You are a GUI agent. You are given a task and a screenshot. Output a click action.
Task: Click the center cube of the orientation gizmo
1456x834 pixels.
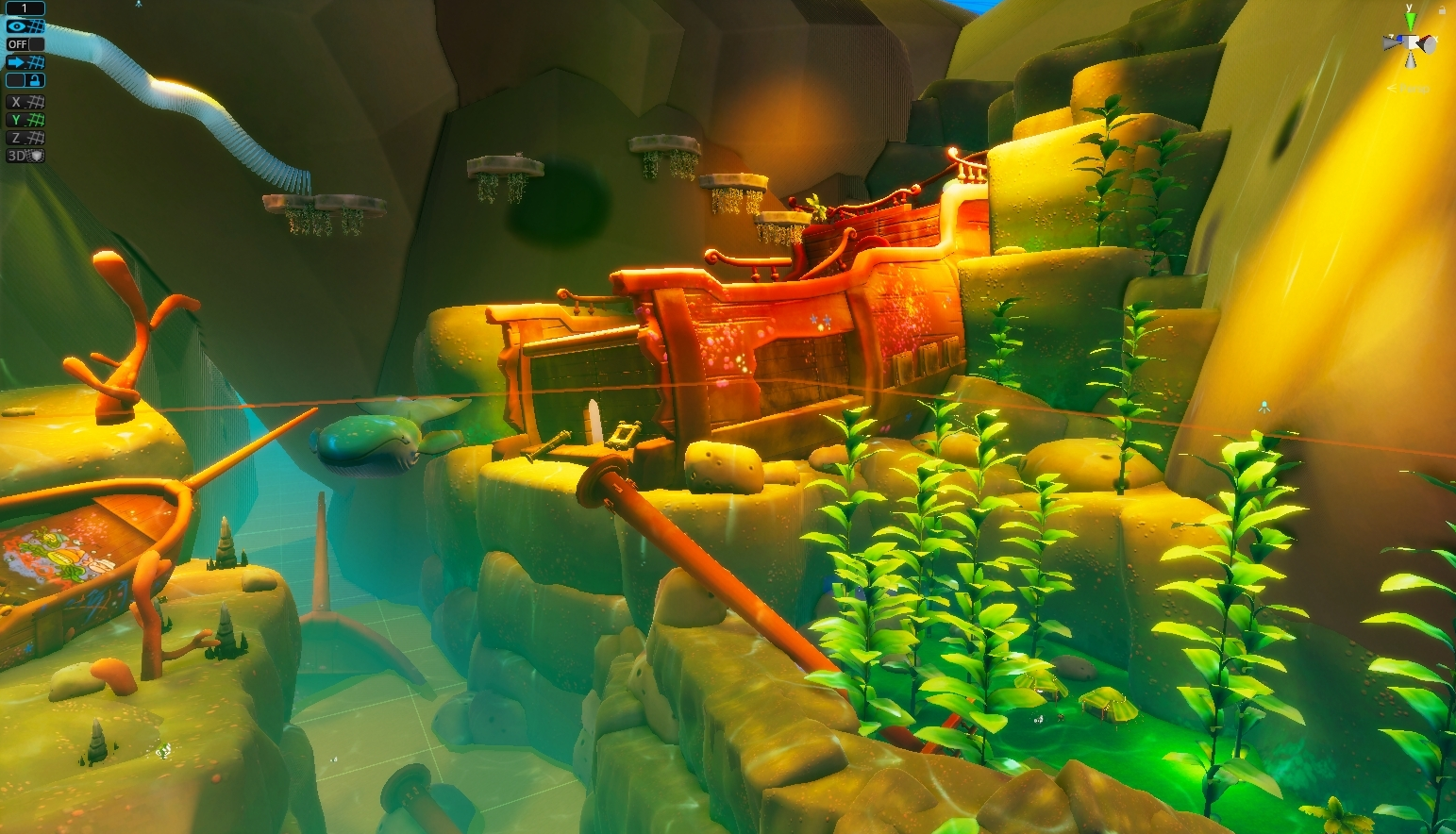[1410, 43]
